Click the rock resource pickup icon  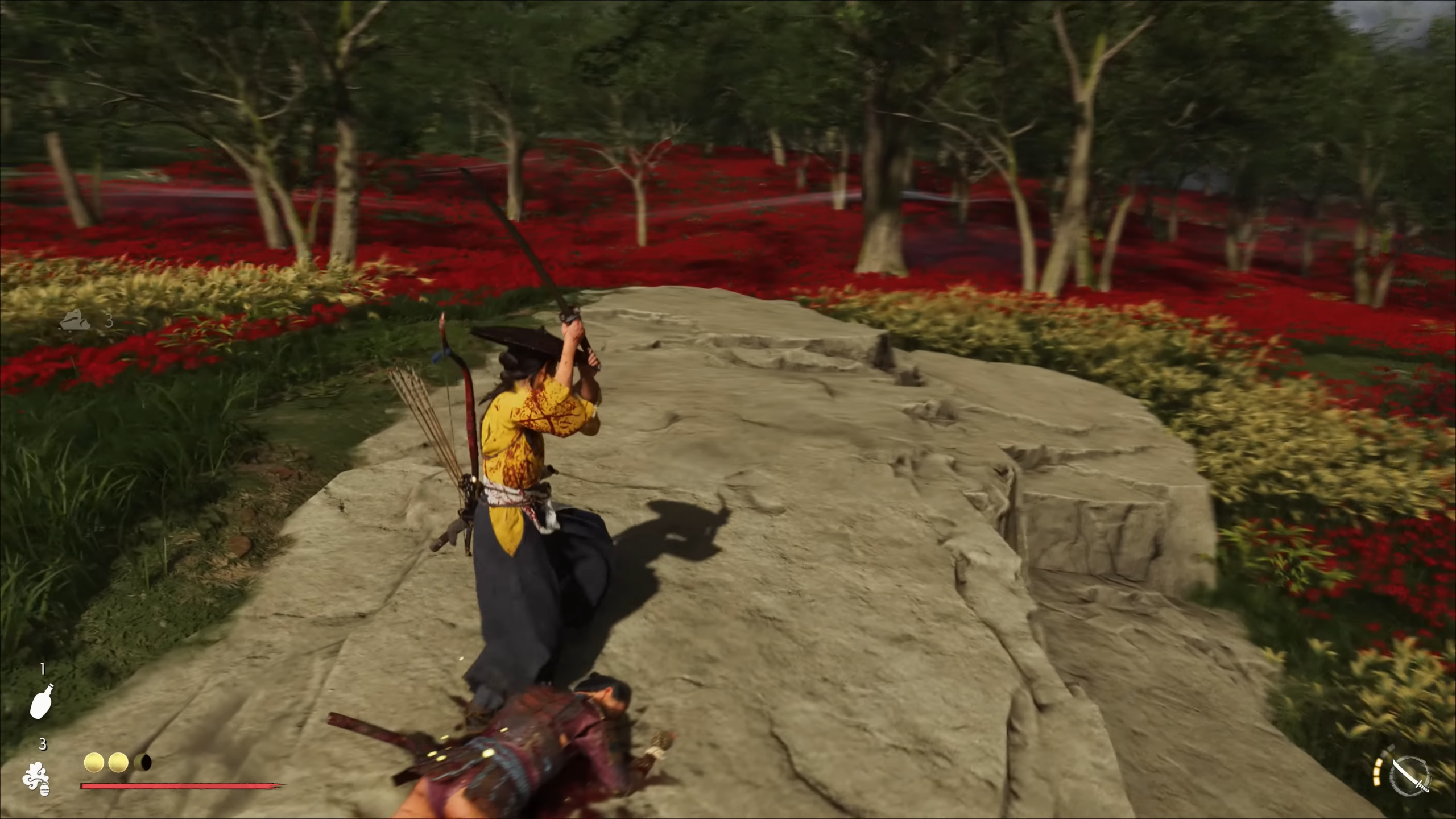click(75, 320)
